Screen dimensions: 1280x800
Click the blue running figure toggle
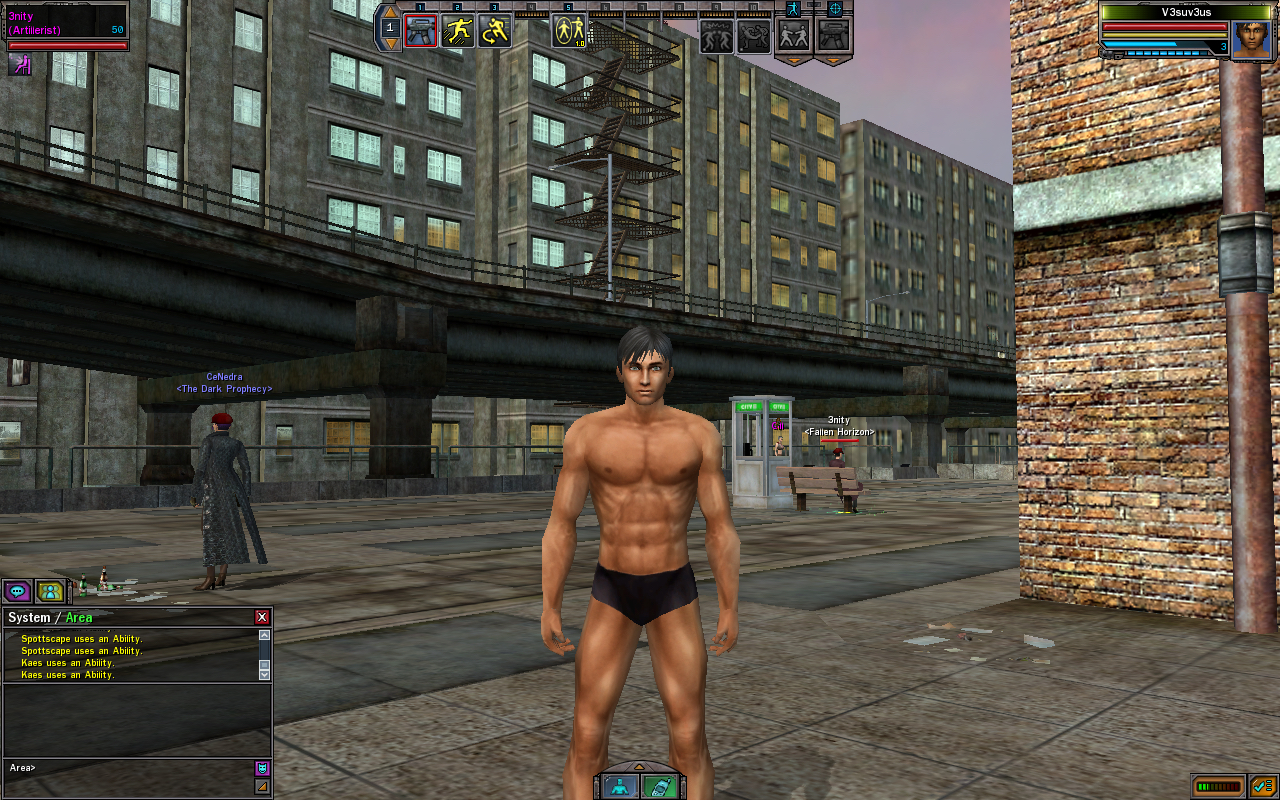pos(794,9)
